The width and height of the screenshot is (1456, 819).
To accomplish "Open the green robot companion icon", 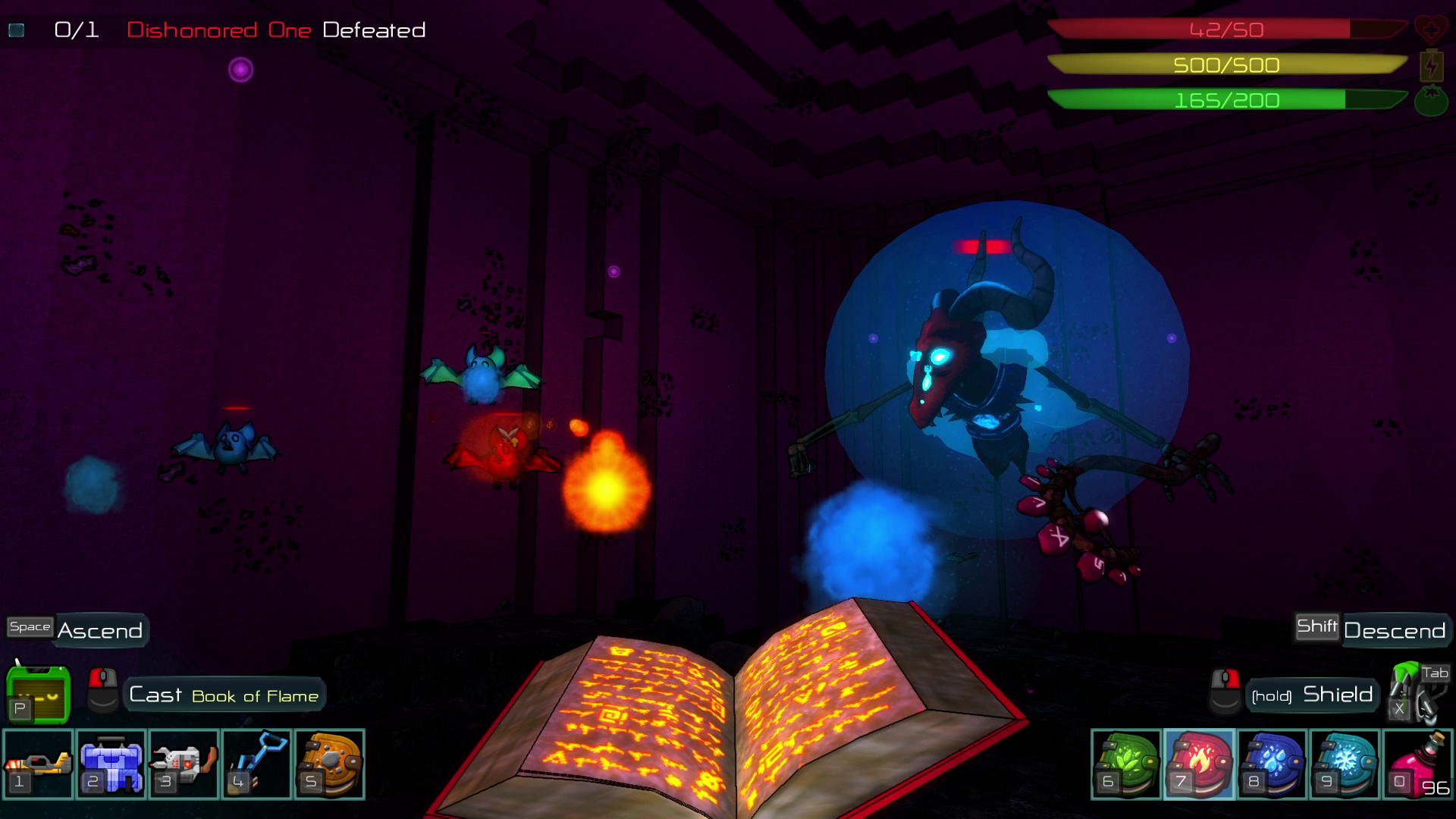I will [38, 693].
